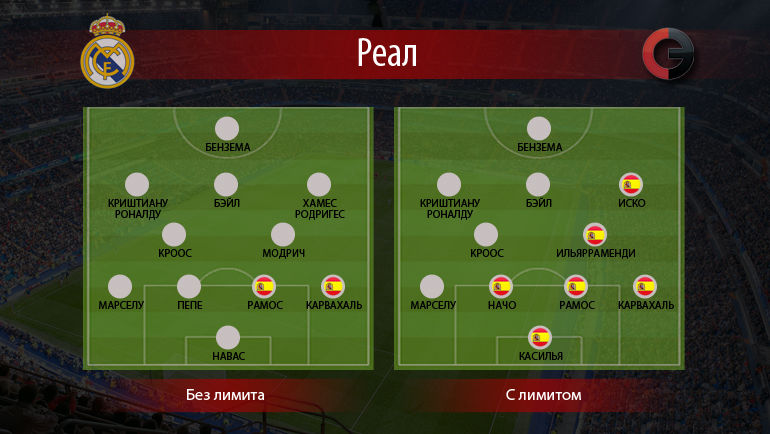Select the Иско player with Spanish flag
Screen dimensions: 770x434
pyautogui.click(x=631, y=185)
